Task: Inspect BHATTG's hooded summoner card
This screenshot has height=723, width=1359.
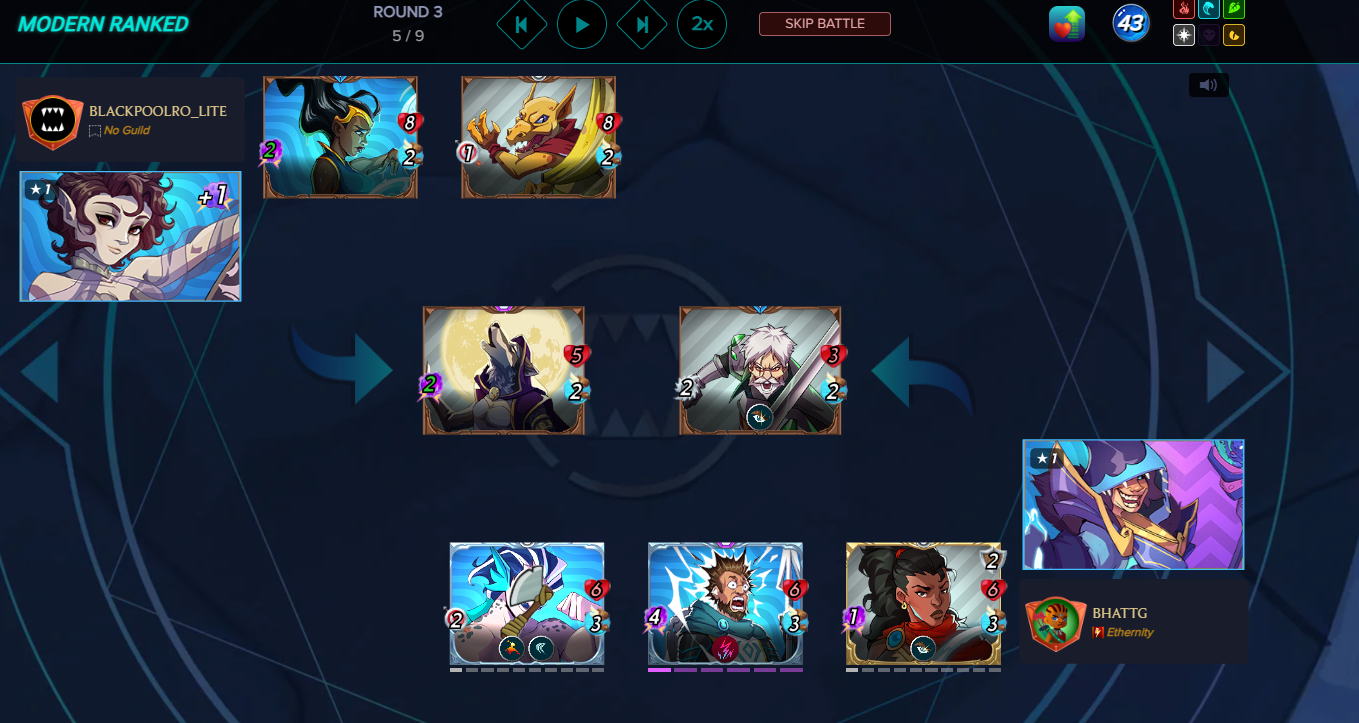Action: (x=1133, y=504)
